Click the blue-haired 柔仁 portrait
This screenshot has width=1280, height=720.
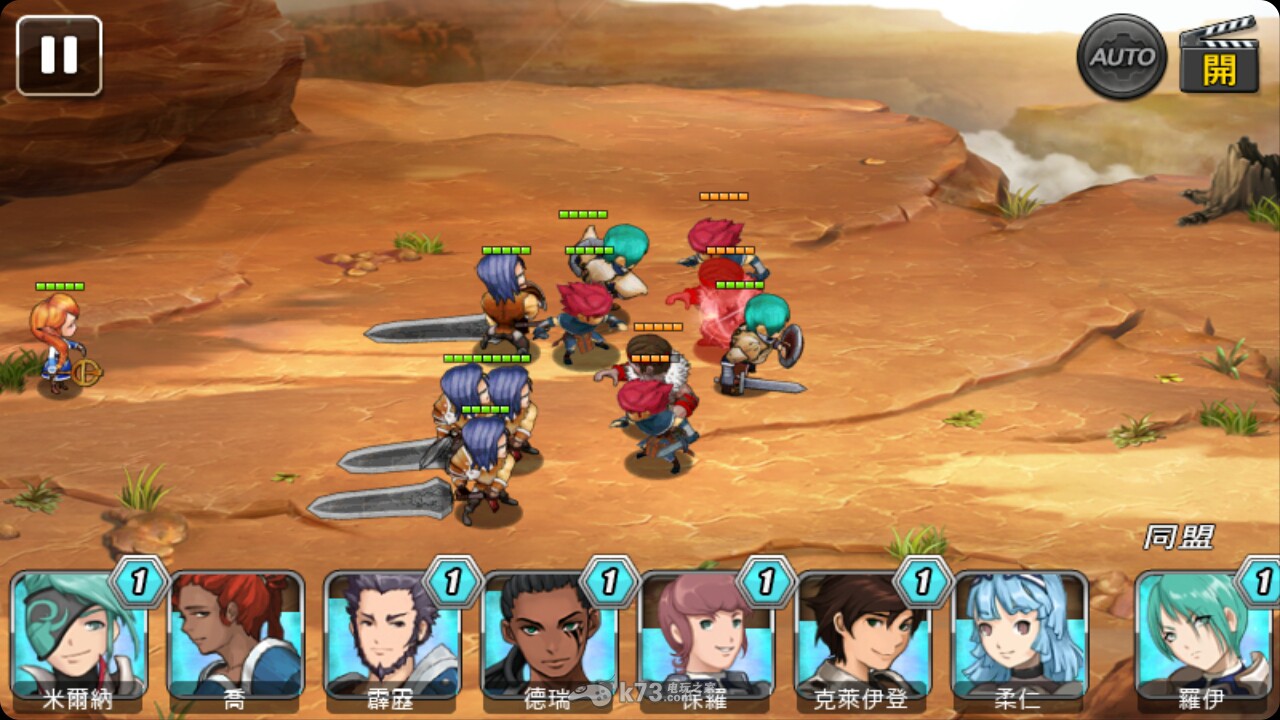pos(1020,635)
